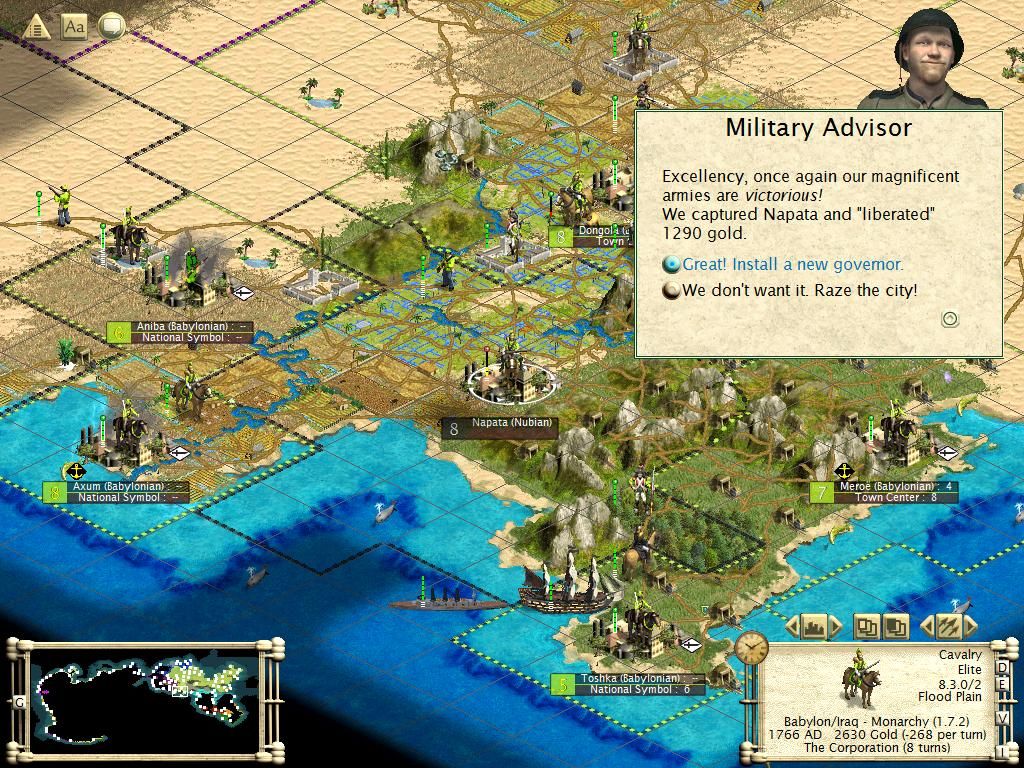
Task: Click the outlined overlapping squares button
Action: [x=866, y=627]
